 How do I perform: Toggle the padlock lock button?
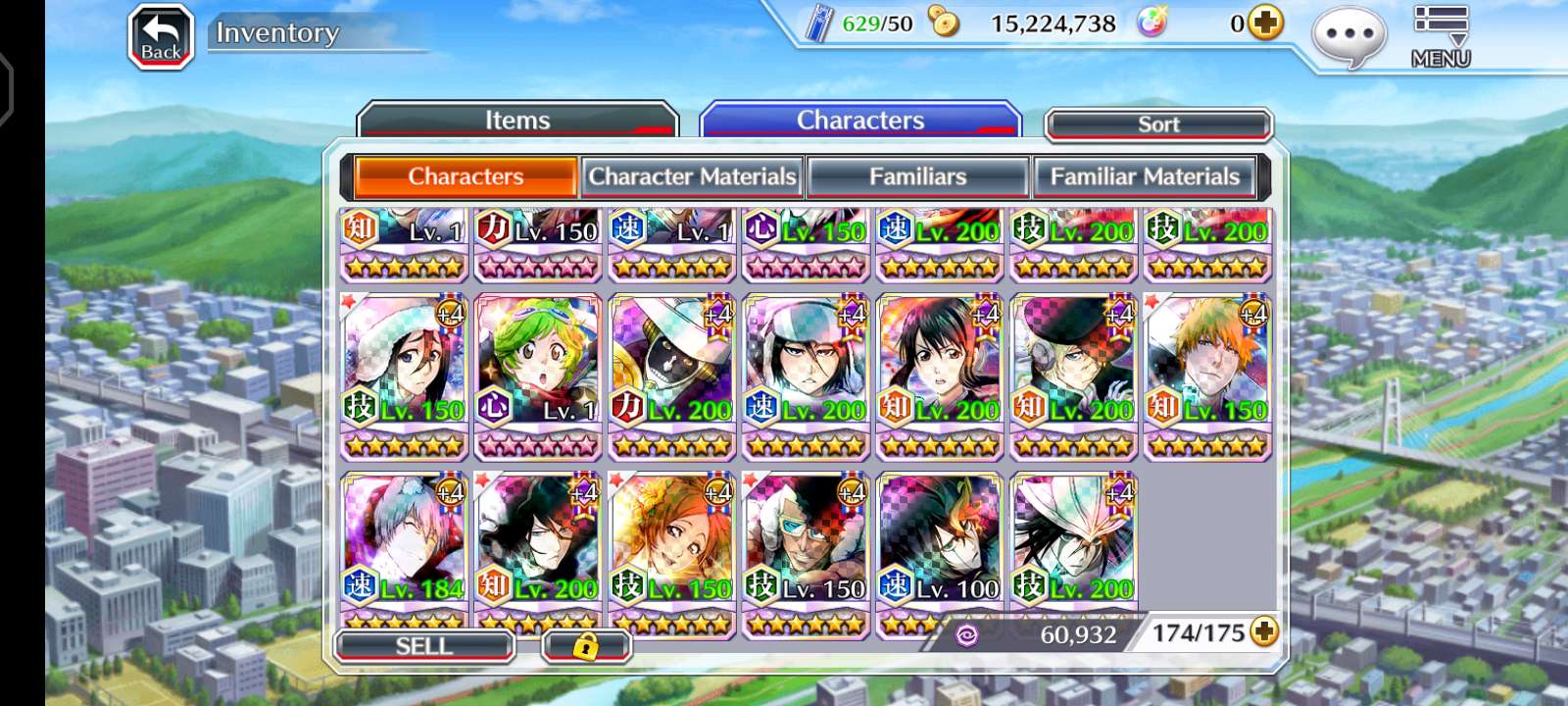pyautogui.click(x=586, y=646)
